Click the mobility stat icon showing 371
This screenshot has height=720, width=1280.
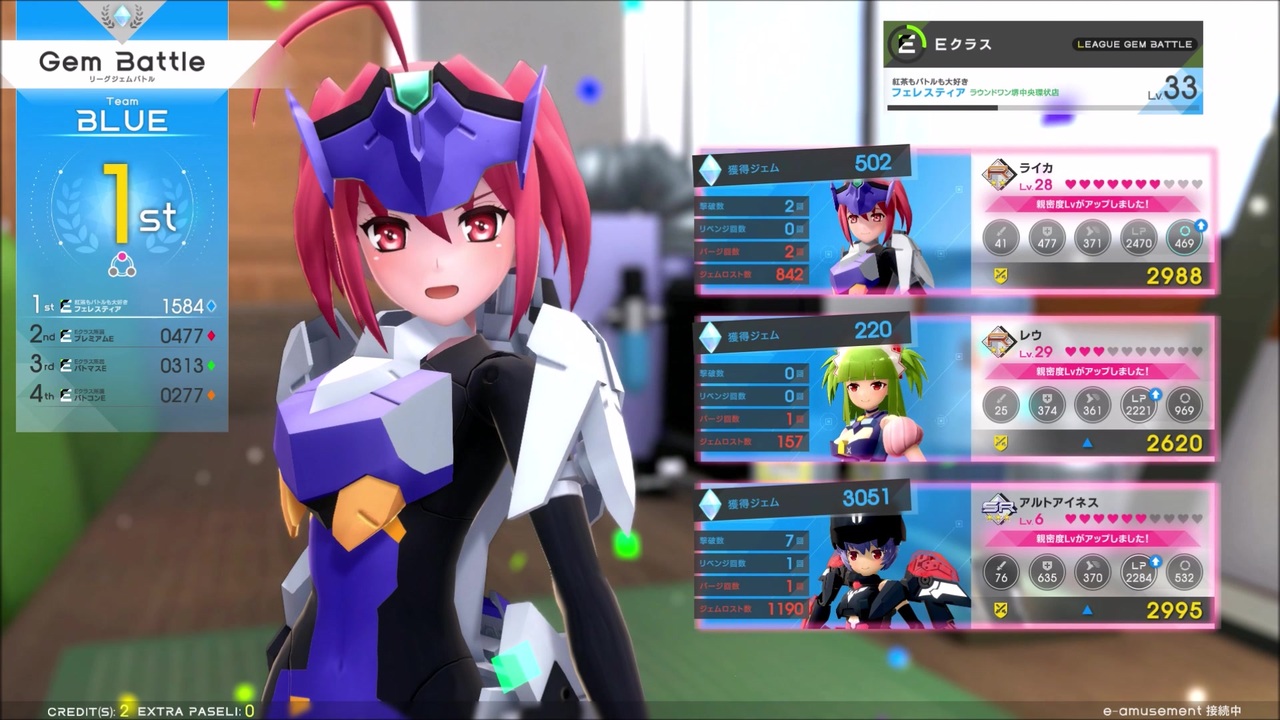pyautogui.click(x=1093, y=238)
